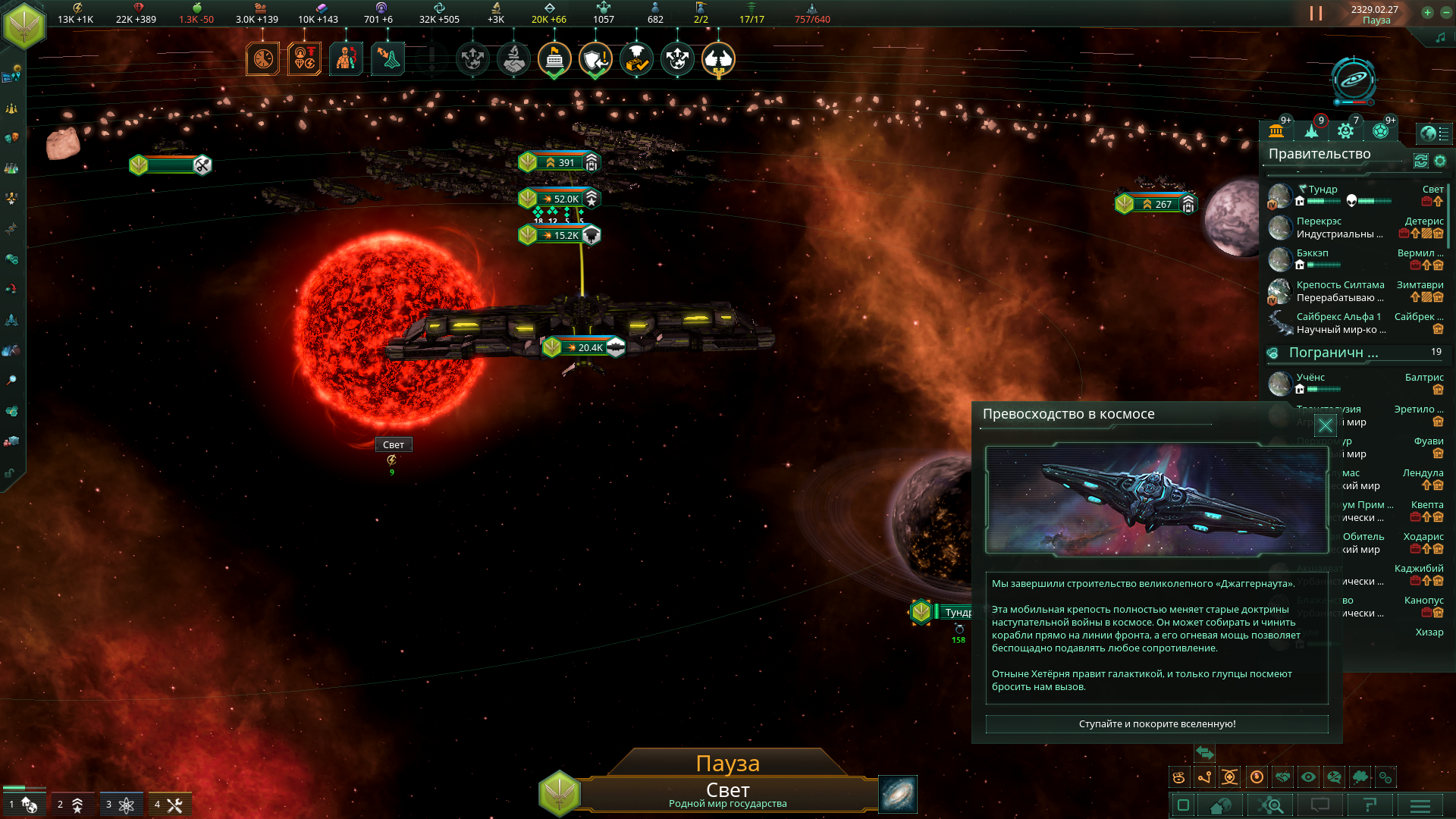The image size is (1456, 819).
Task: Unpause the game with the pause button
Action: (1316, 14)
